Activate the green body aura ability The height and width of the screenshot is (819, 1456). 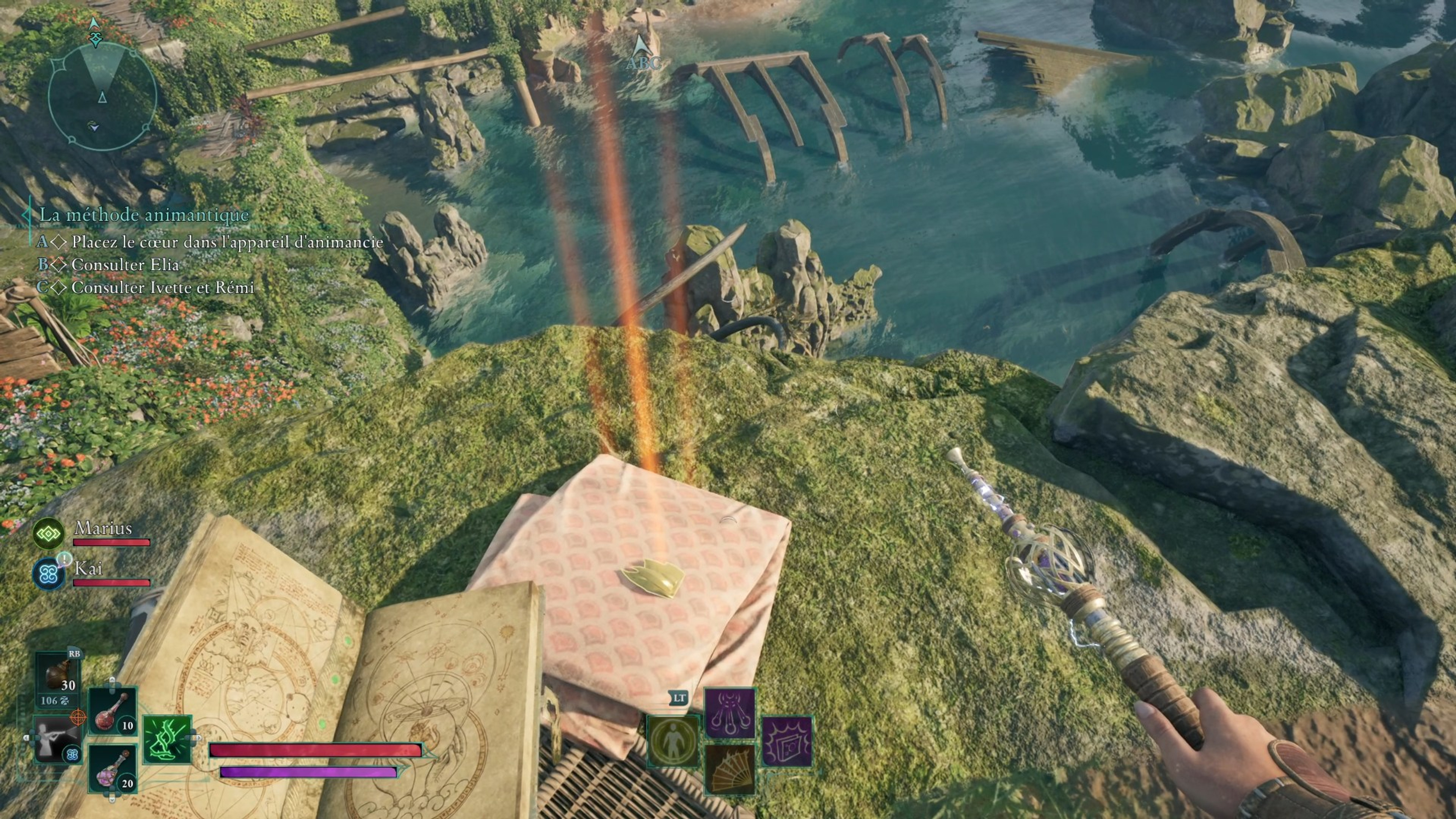(x=673, y=741)
